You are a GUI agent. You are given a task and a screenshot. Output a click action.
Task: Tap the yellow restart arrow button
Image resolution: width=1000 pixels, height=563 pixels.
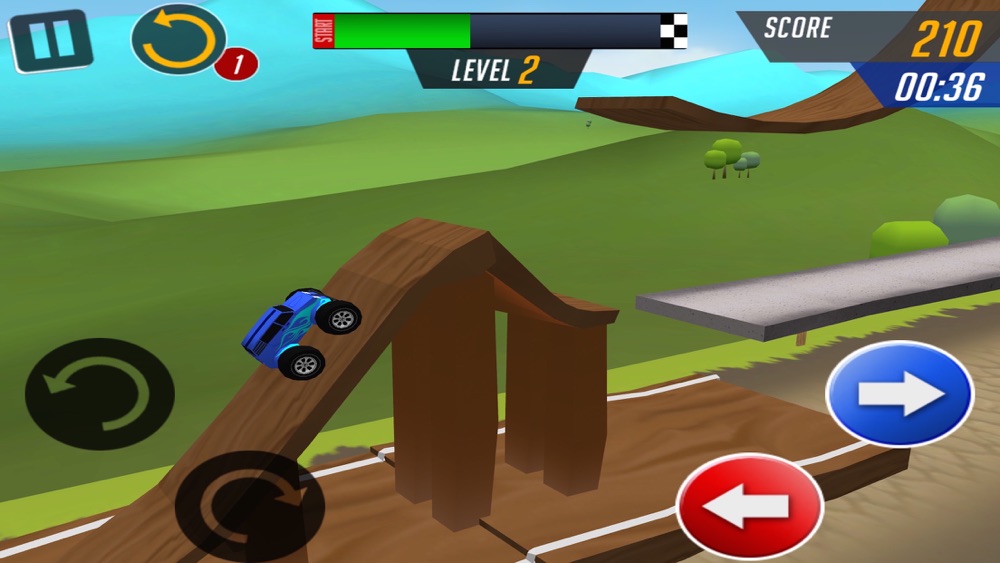pyautogui.click(x=178, y=40)
